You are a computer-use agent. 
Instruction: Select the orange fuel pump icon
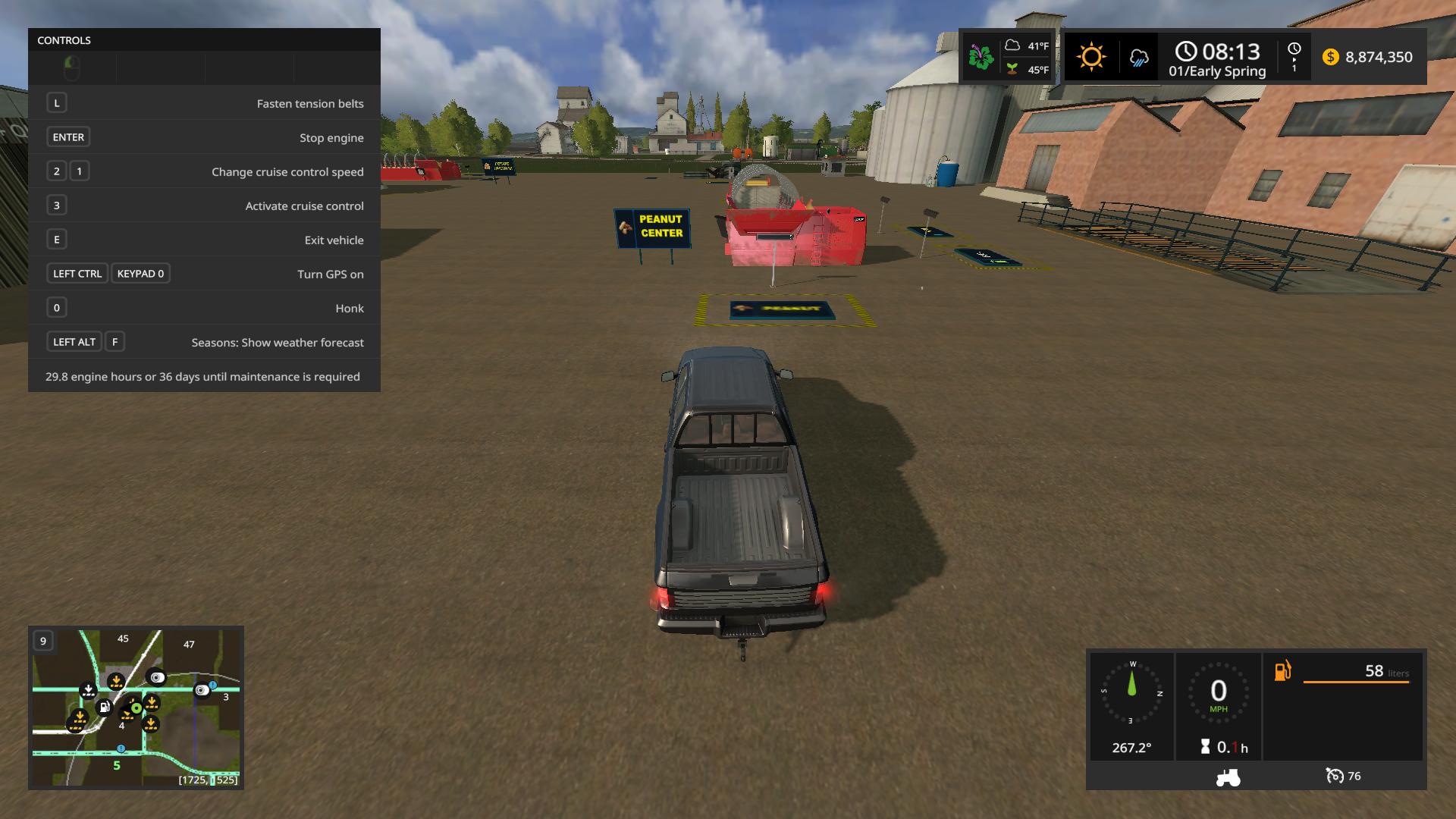(x=1282, y=670)
